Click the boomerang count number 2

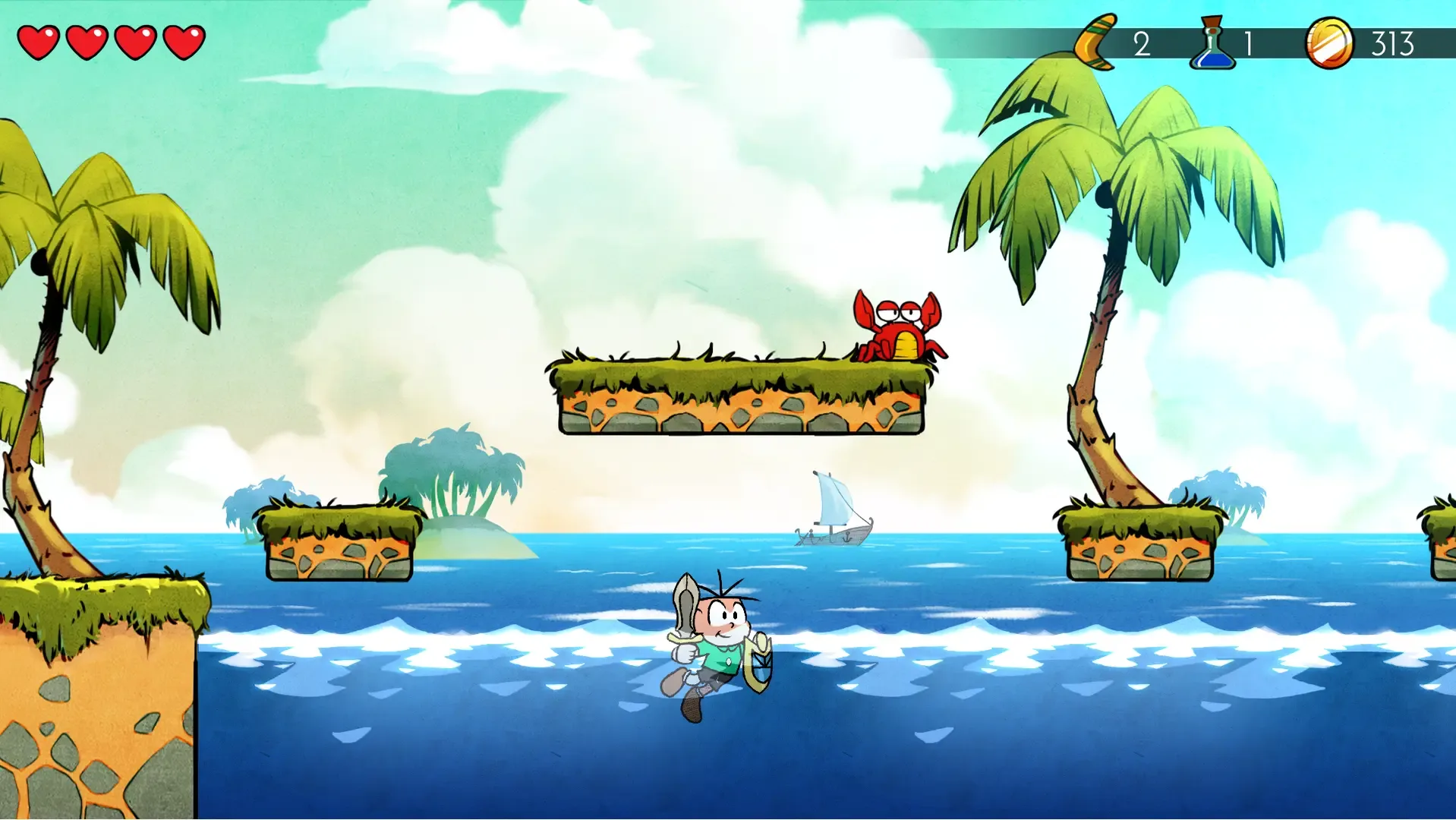click(1142, 44)
